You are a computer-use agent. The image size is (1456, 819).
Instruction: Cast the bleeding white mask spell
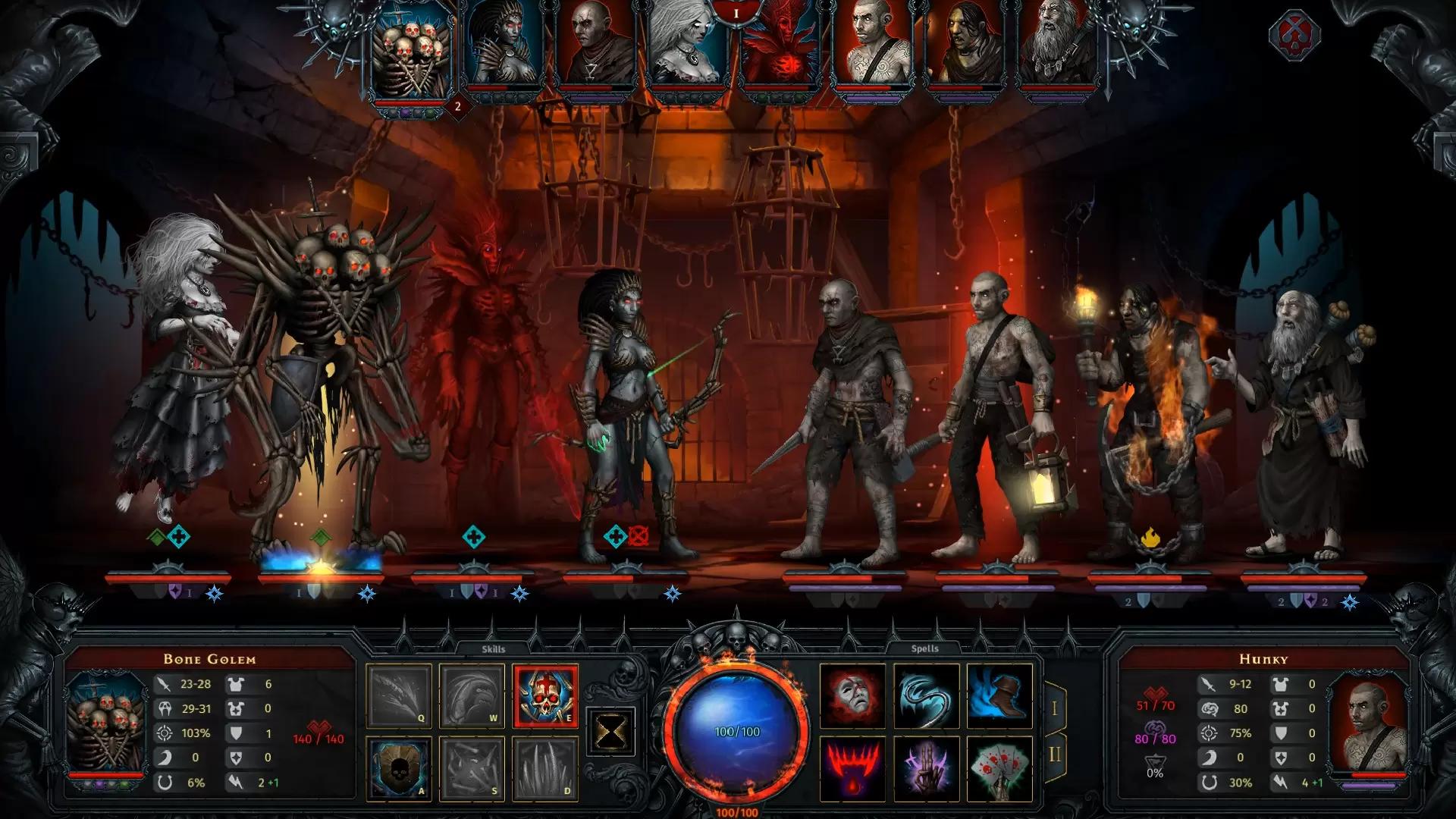(852, 695)
